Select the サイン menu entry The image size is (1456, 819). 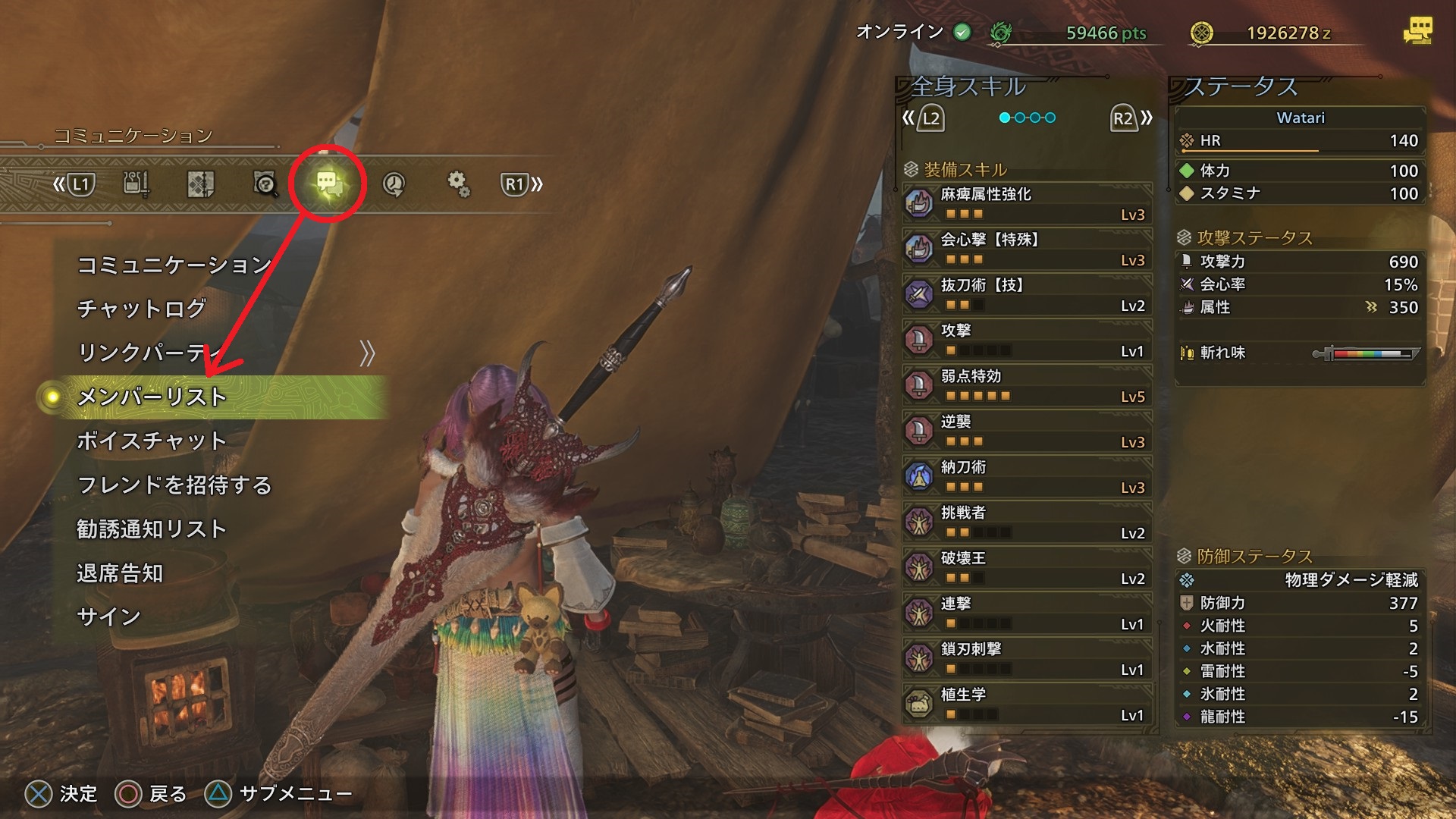pos(109,617)
